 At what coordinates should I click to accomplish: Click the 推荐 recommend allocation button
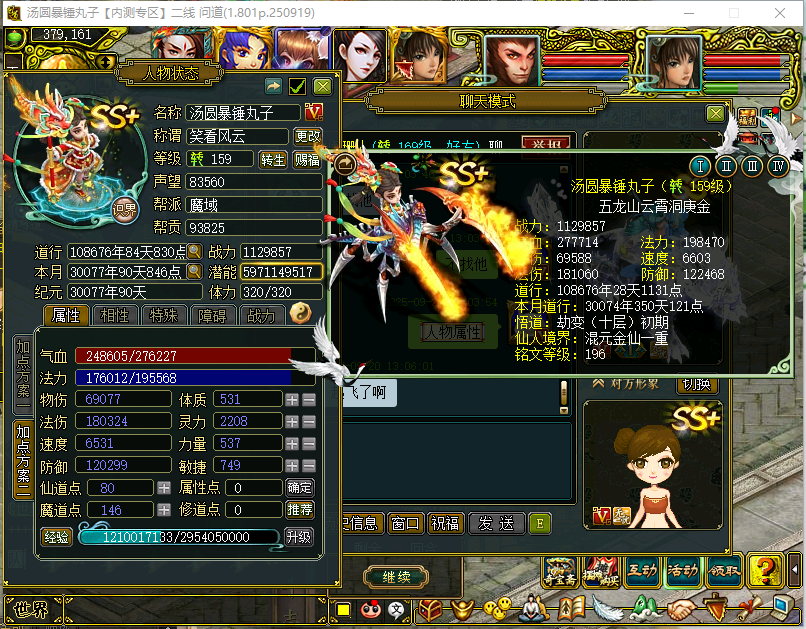point(299,510)
